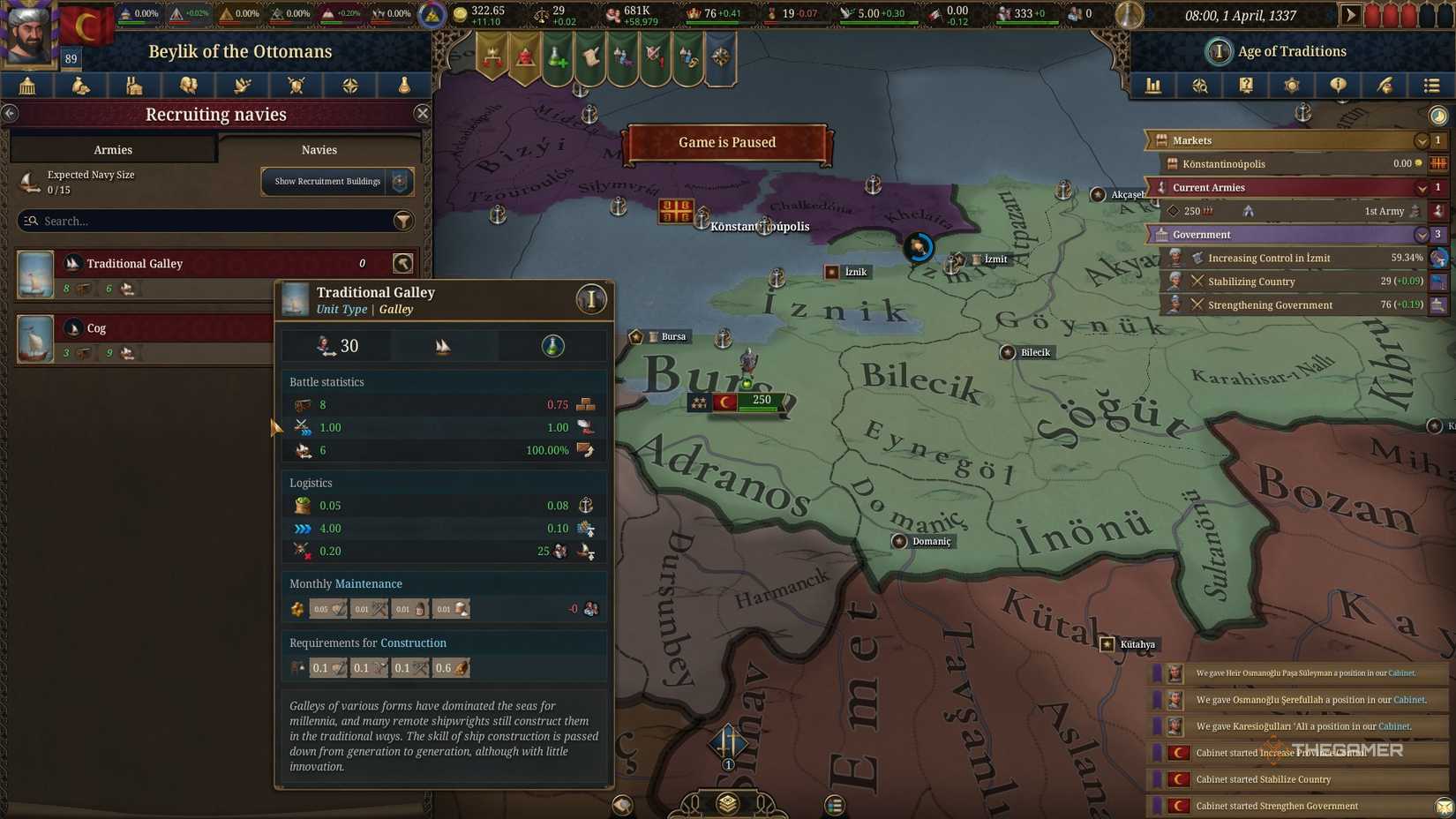
Task: Select the Navies tab
Action: [319, 149]
